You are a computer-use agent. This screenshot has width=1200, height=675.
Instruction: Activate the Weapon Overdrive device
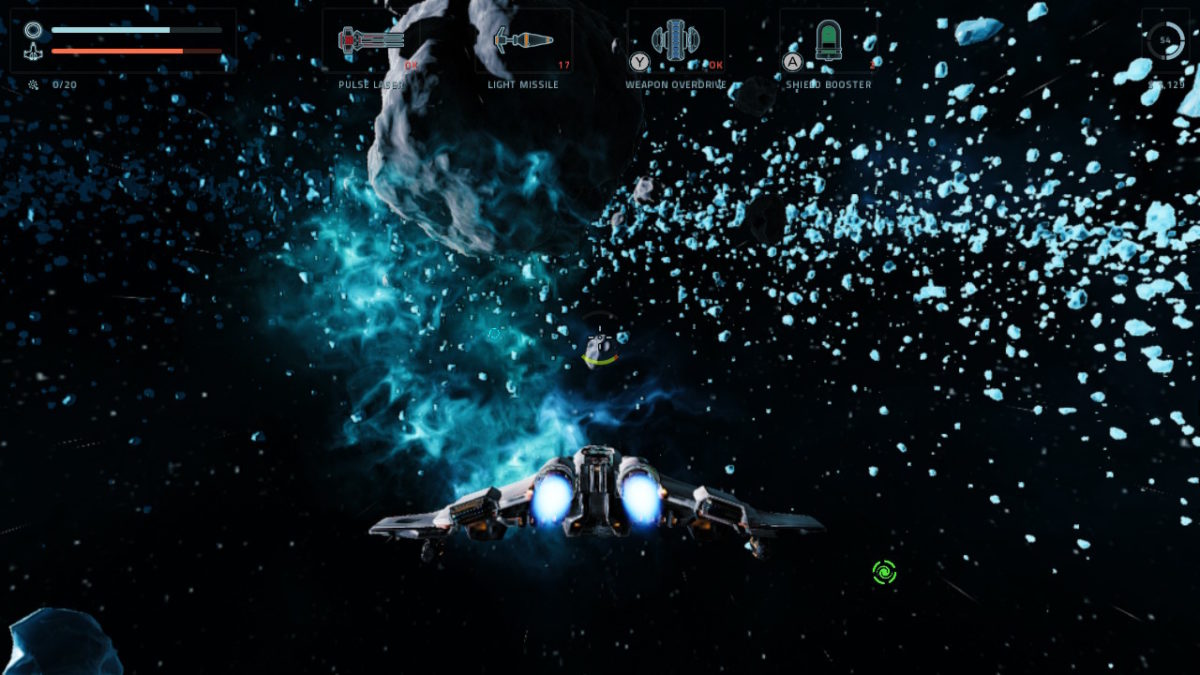click(675, 42)
